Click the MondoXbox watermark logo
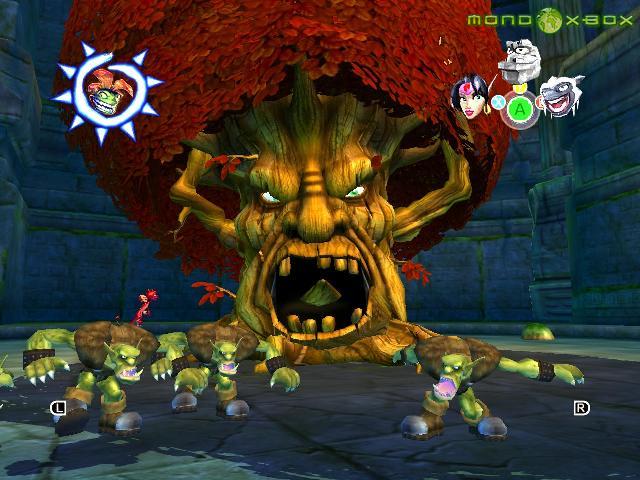The image size is (640, 480). tap(550, 19)
